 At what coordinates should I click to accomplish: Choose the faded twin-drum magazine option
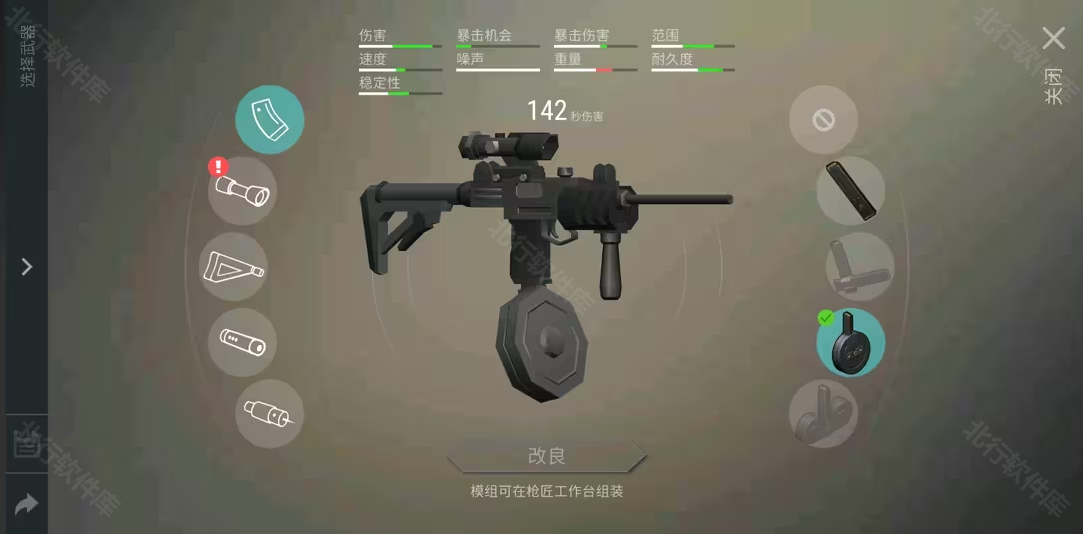(823, 413)
